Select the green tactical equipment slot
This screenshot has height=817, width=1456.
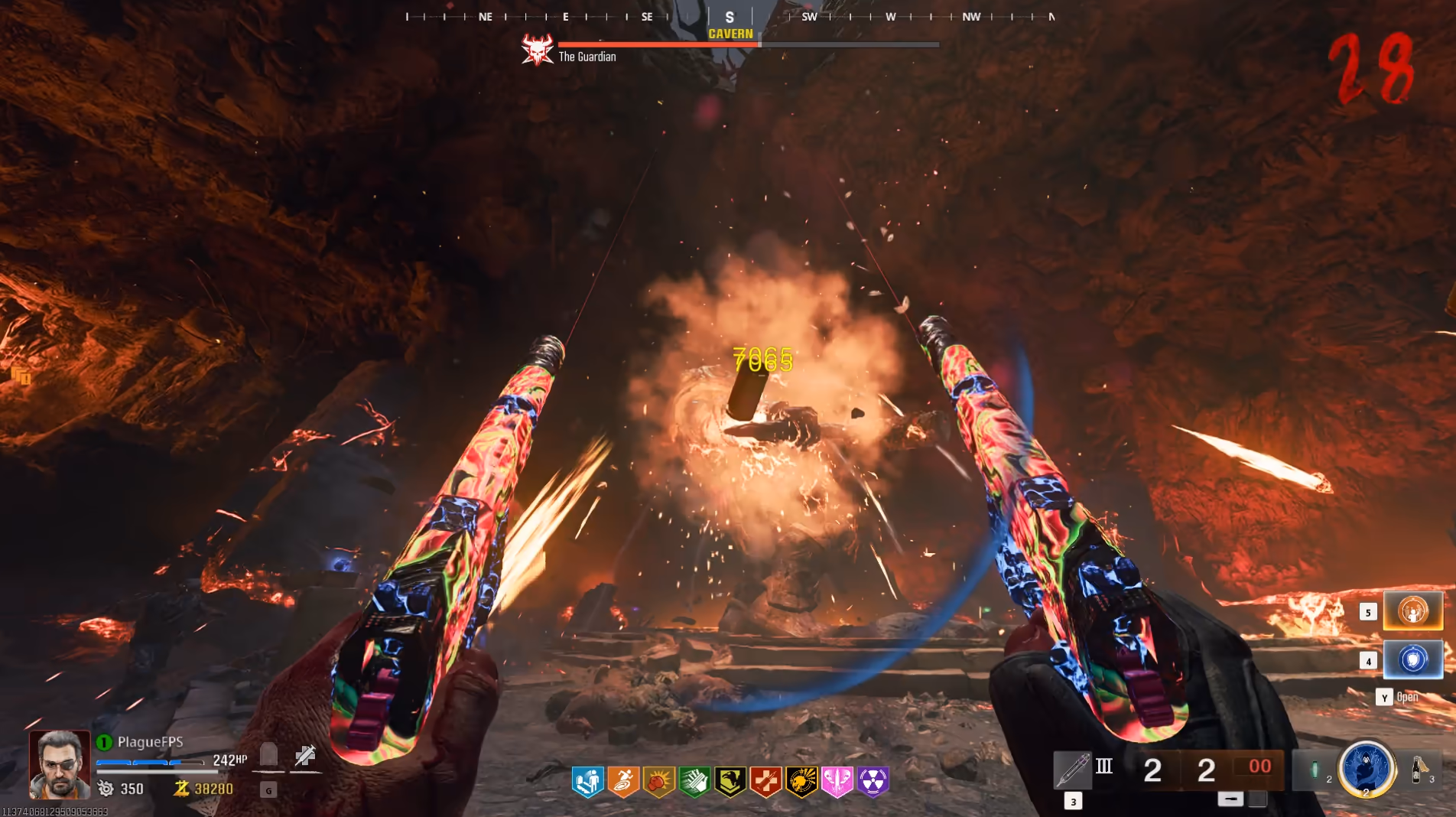tap(1315, 770)
